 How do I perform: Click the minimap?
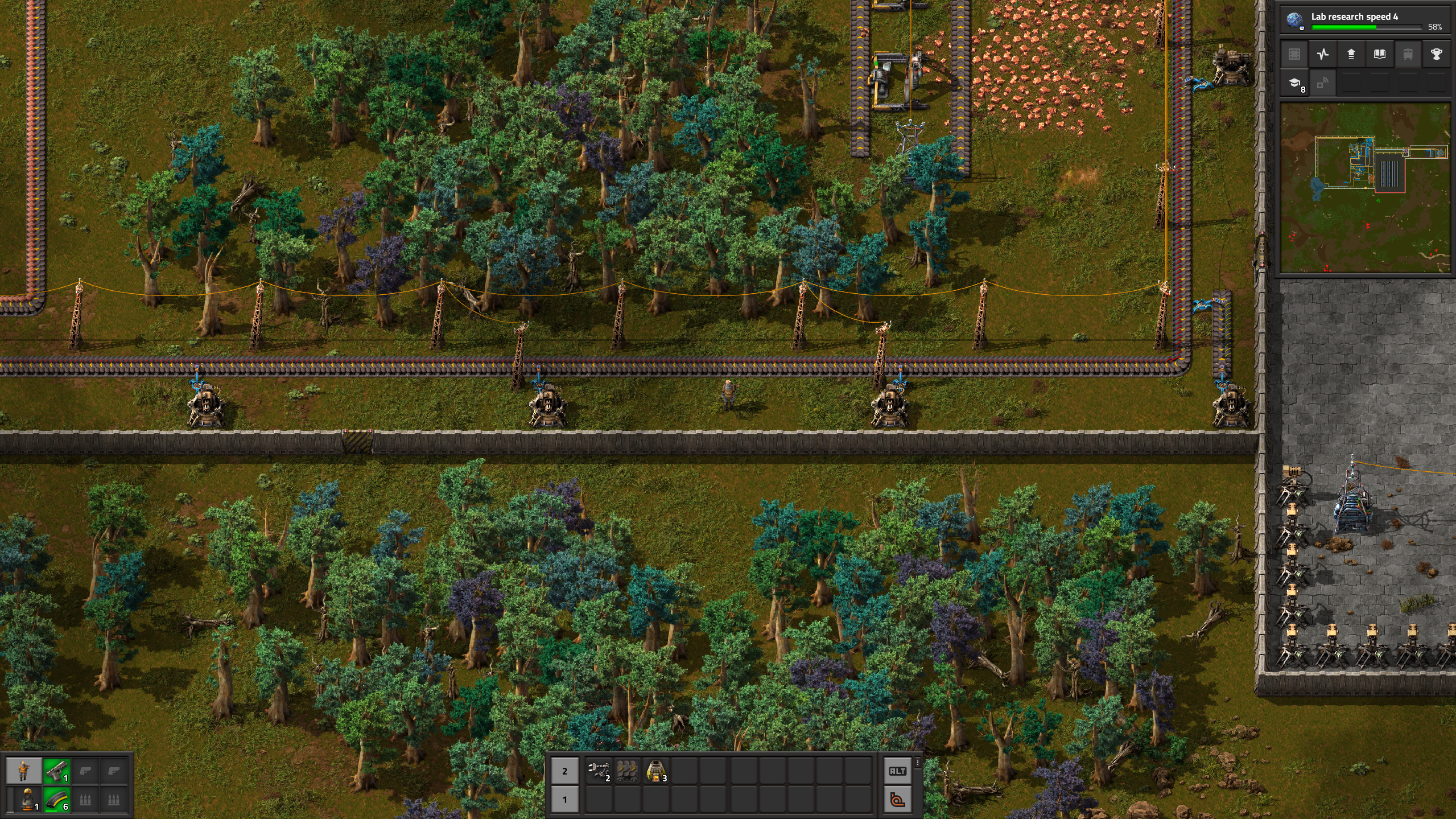click(x=1364, y=188)
